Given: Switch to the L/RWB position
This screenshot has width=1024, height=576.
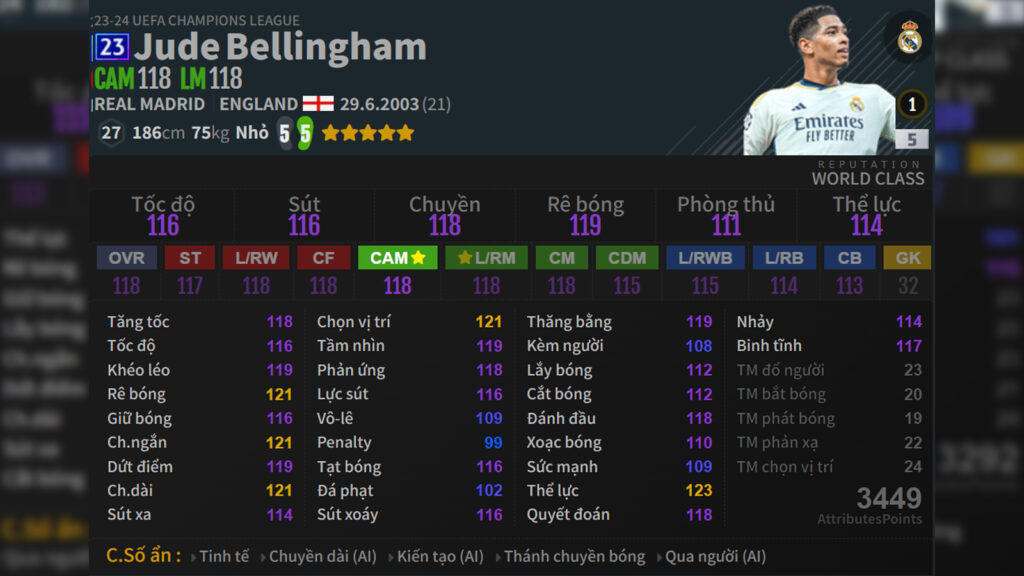Looking at the screenshot, I should click(x=705, y=258).
